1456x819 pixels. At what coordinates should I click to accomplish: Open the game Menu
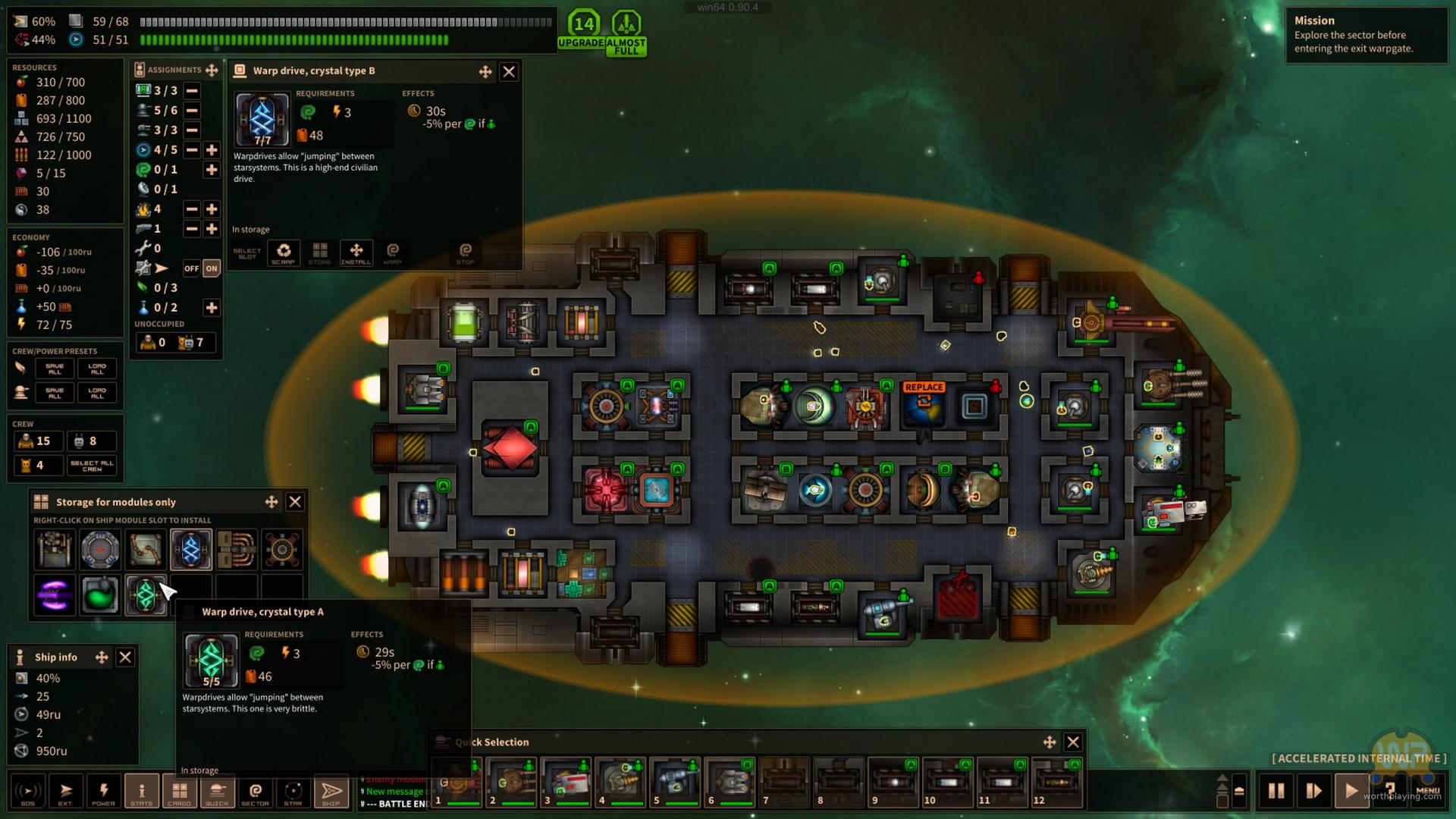(1427, 791)
